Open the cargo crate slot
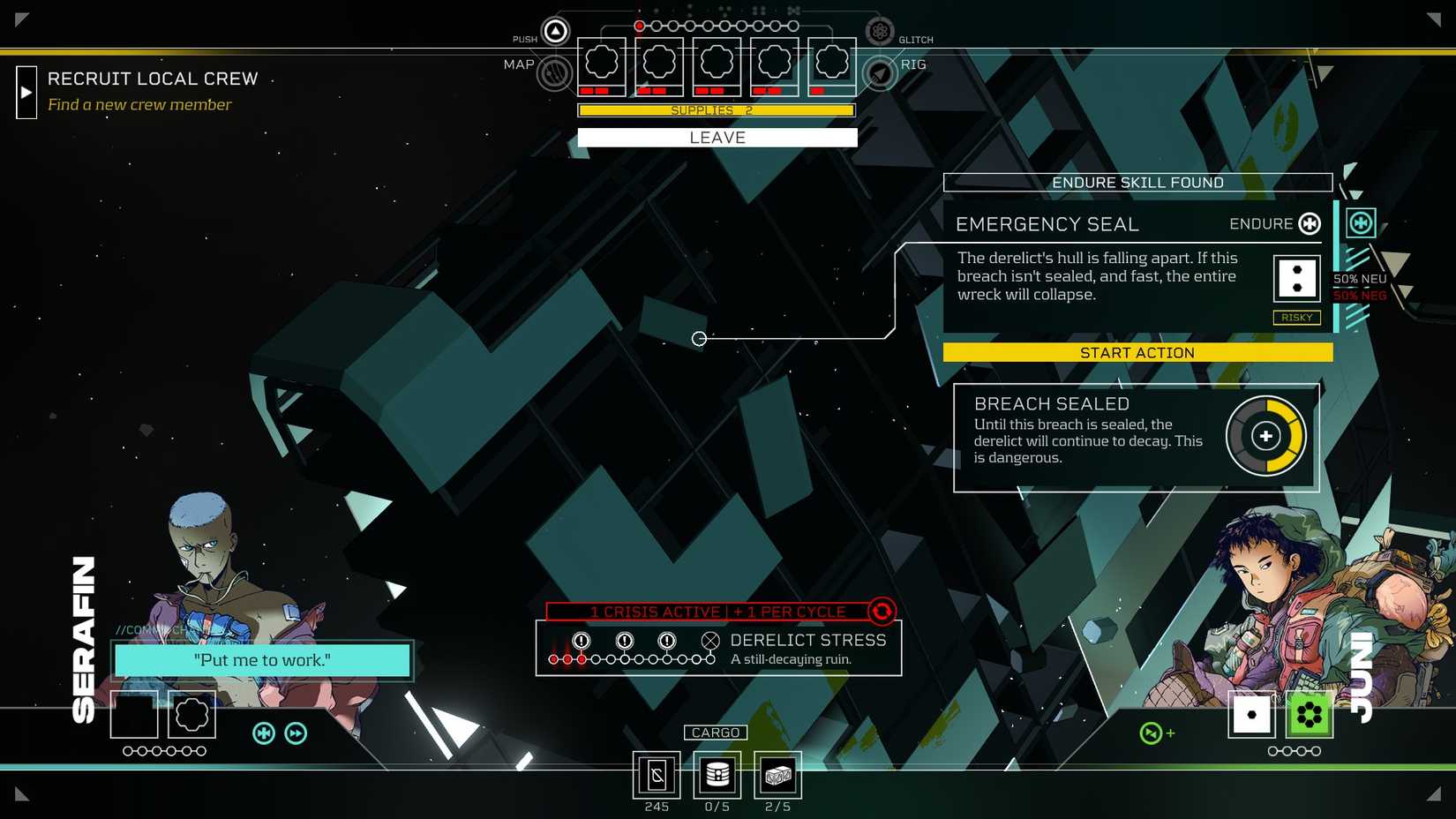This screenshot has height=819, width=1456. pos(777,775)
